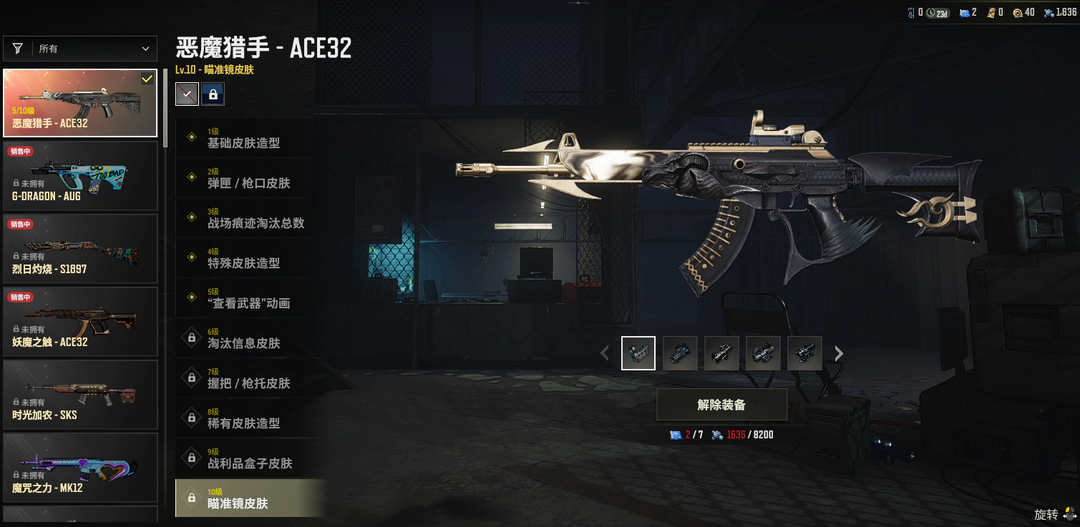
Task: Open the 所有 filter dropdown
Action: coord(80,48)
